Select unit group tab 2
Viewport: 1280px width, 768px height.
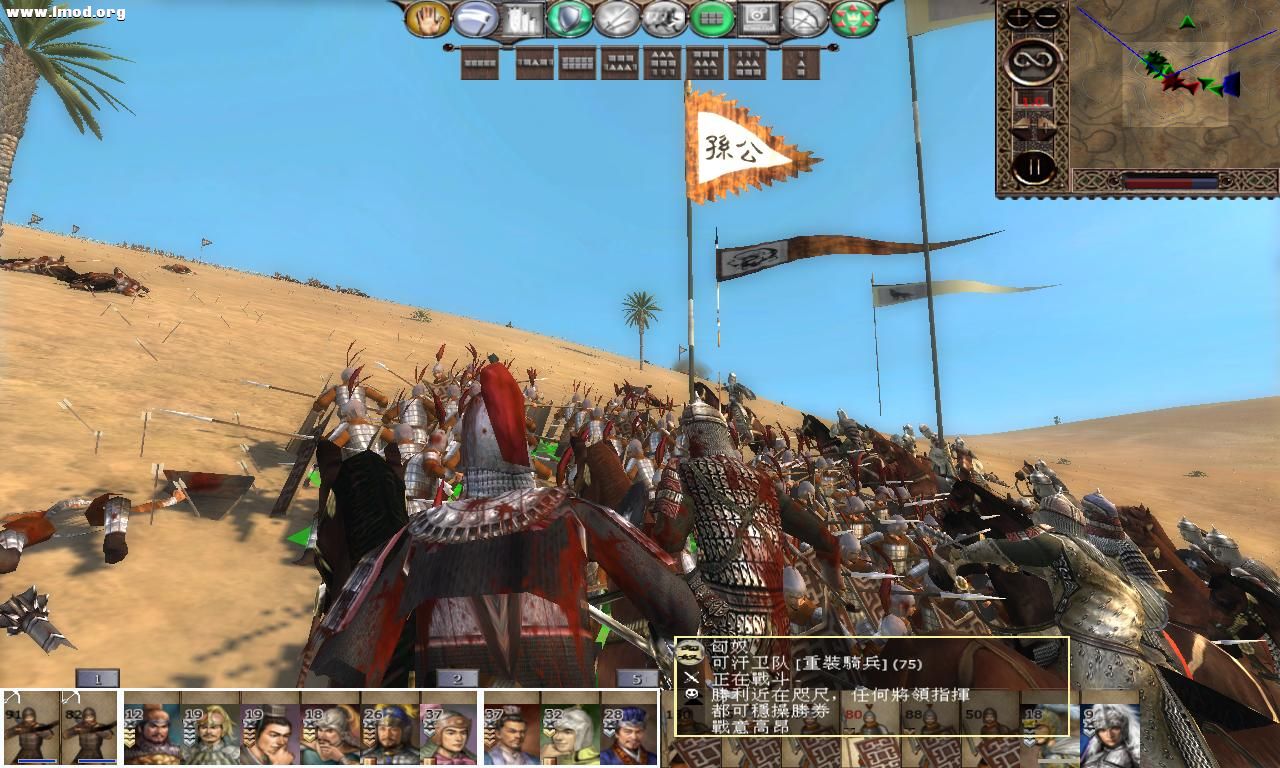[x=455, y=677]
